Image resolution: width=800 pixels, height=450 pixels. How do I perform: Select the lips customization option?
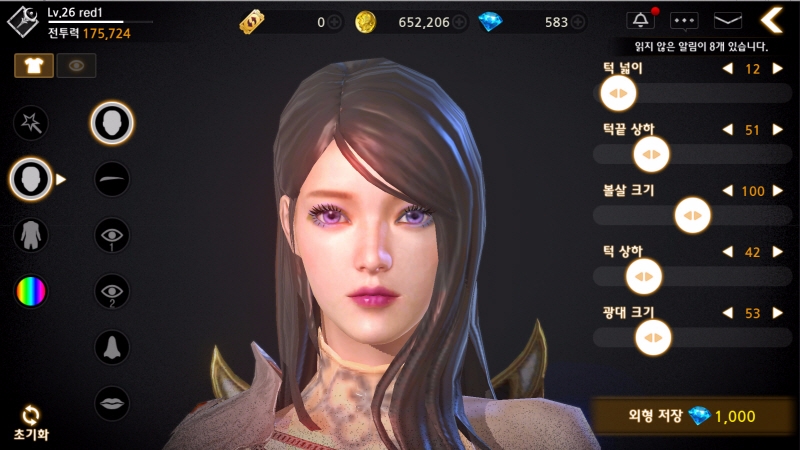point(111,403)
